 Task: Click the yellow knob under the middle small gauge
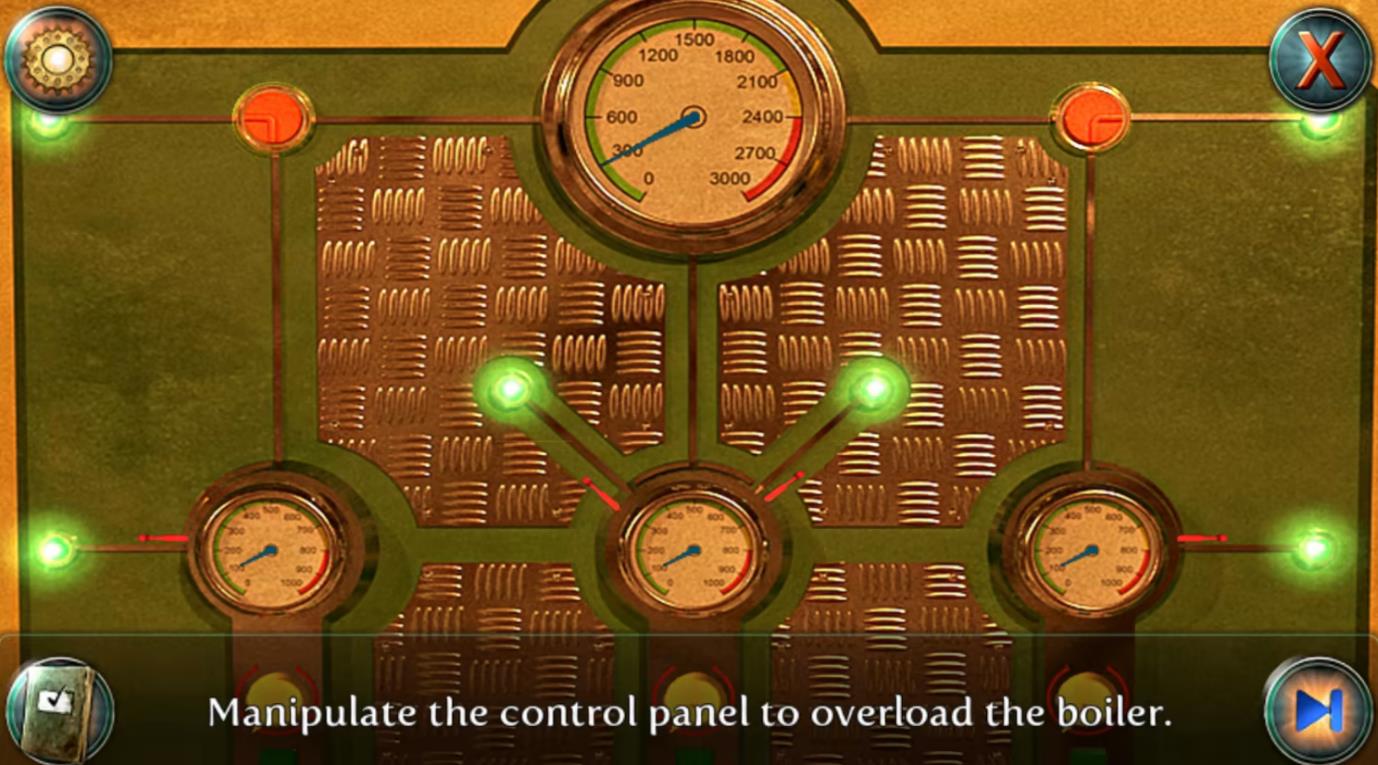point(694,692)
